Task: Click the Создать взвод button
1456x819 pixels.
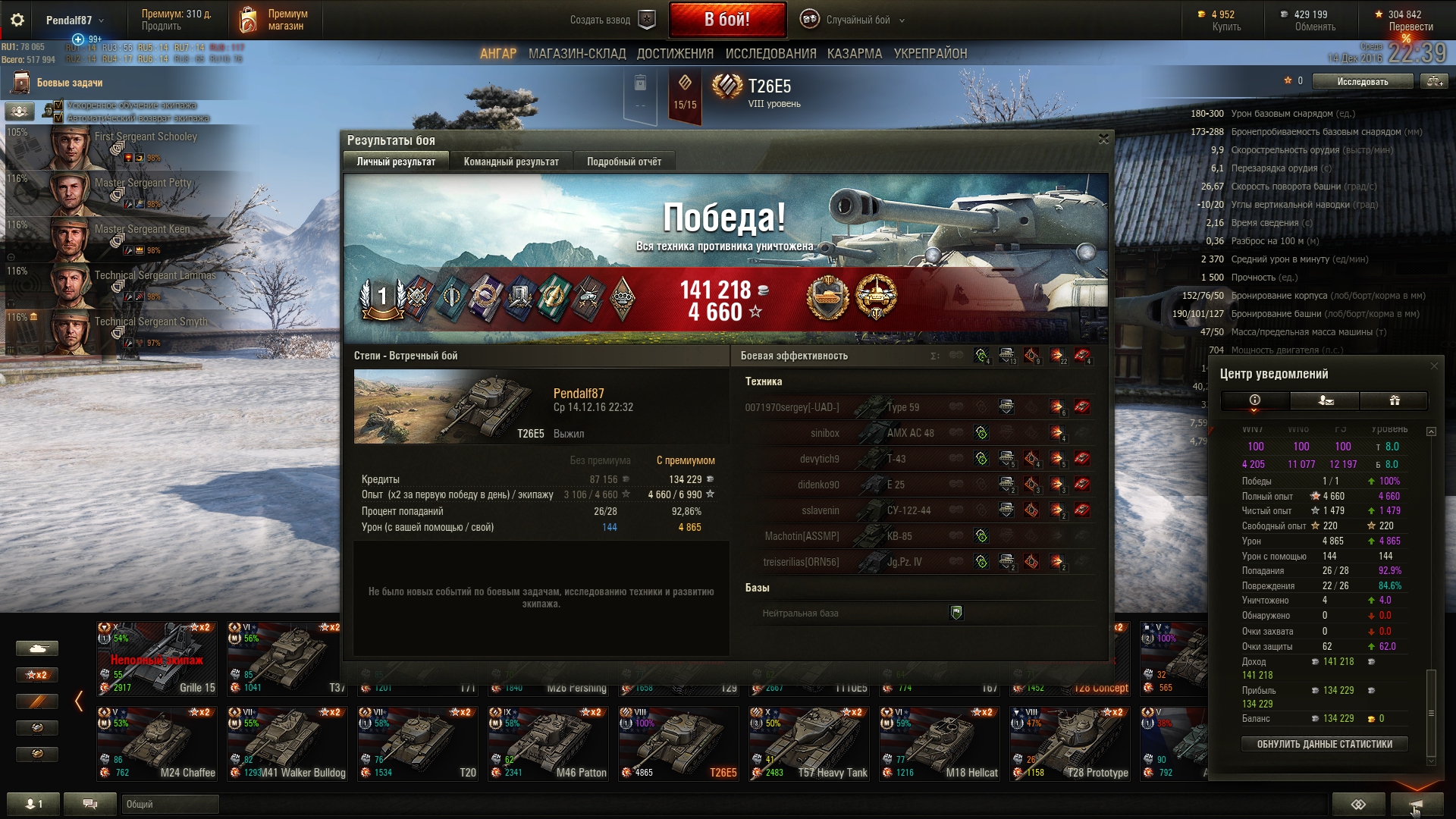Action: [x=611, y=20]
